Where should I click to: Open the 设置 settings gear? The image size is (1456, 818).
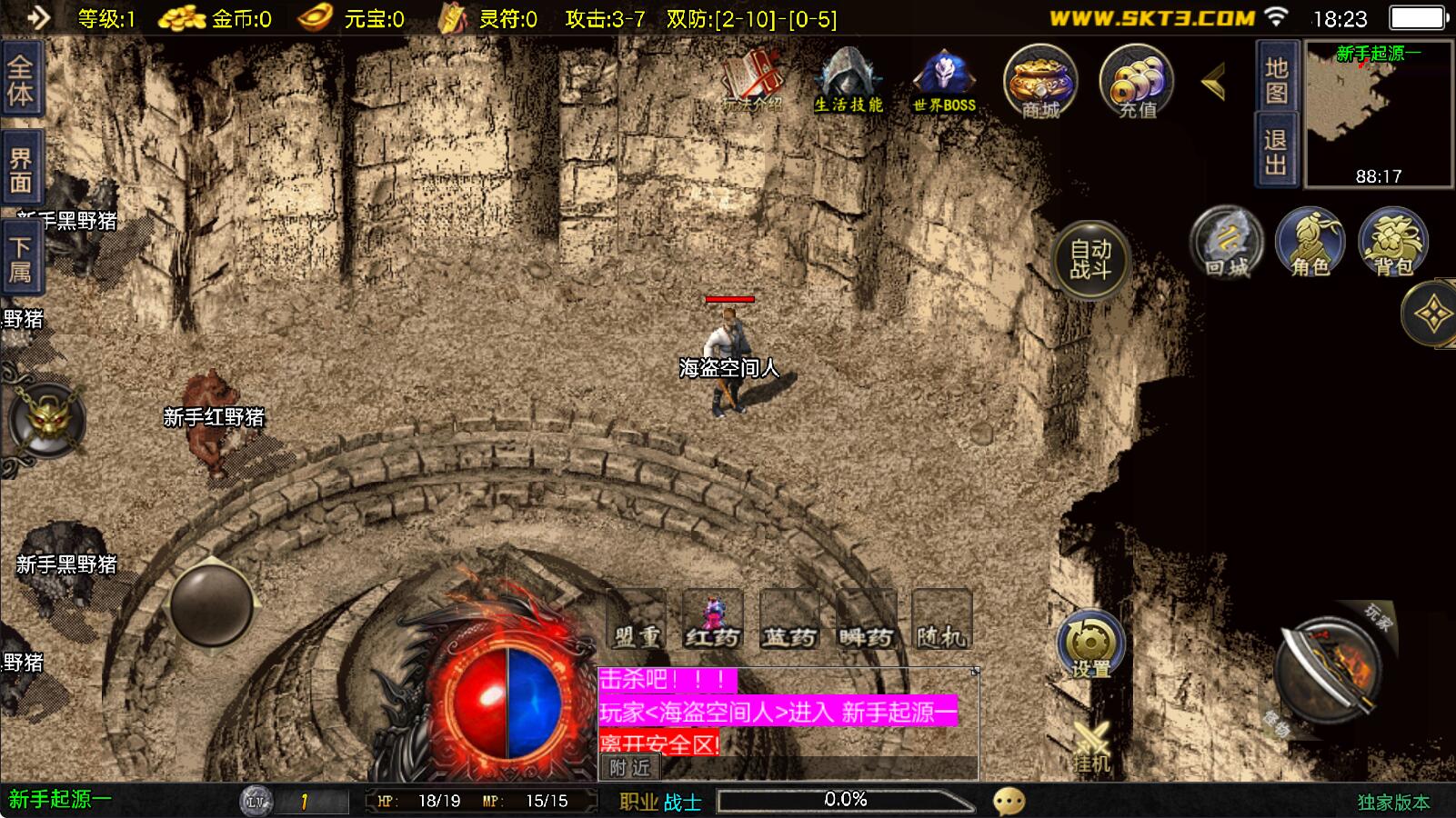pos(1090,645)
